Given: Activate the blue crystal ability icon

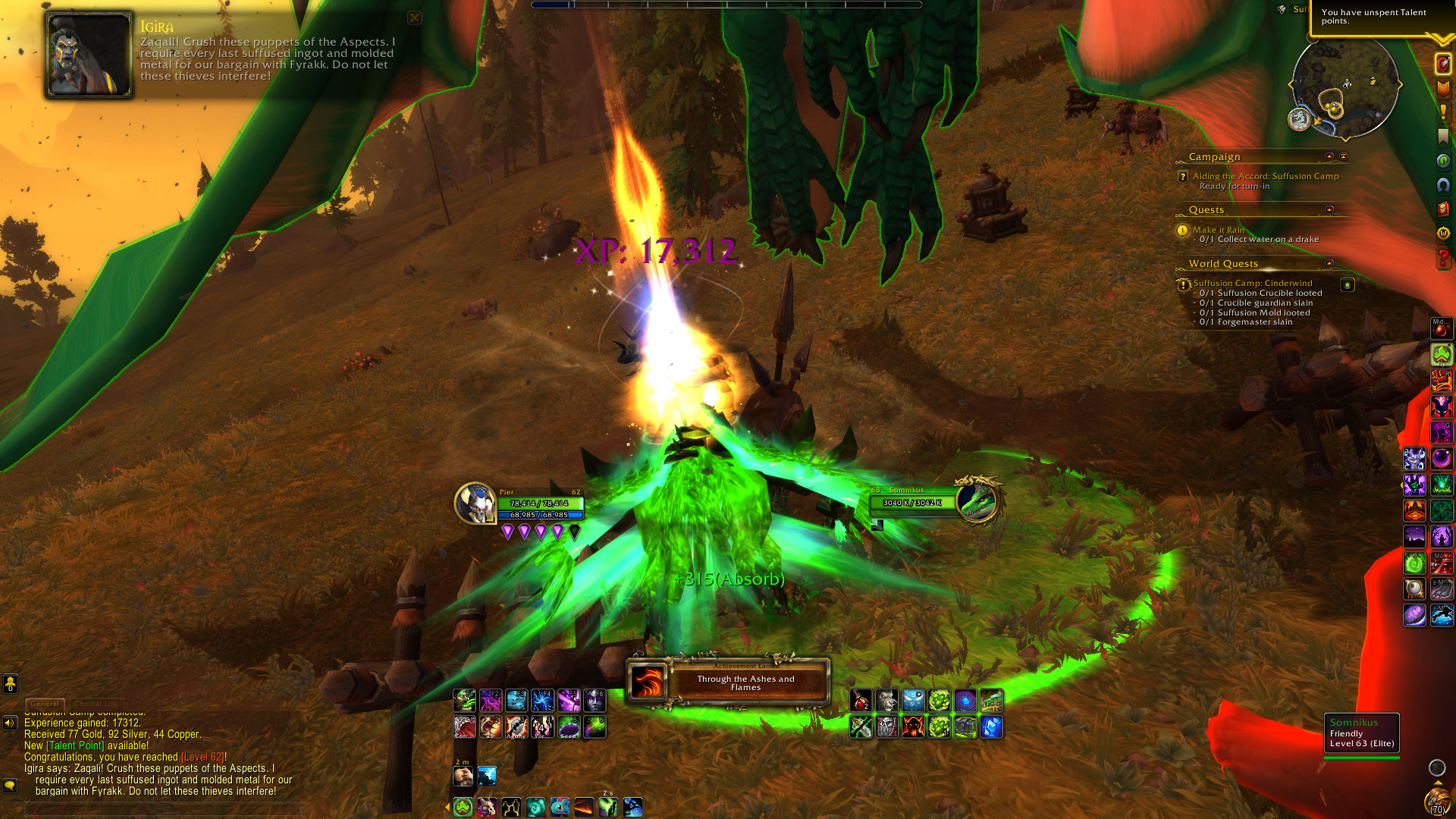Looking at the screenshot, I should coord(991,727).
